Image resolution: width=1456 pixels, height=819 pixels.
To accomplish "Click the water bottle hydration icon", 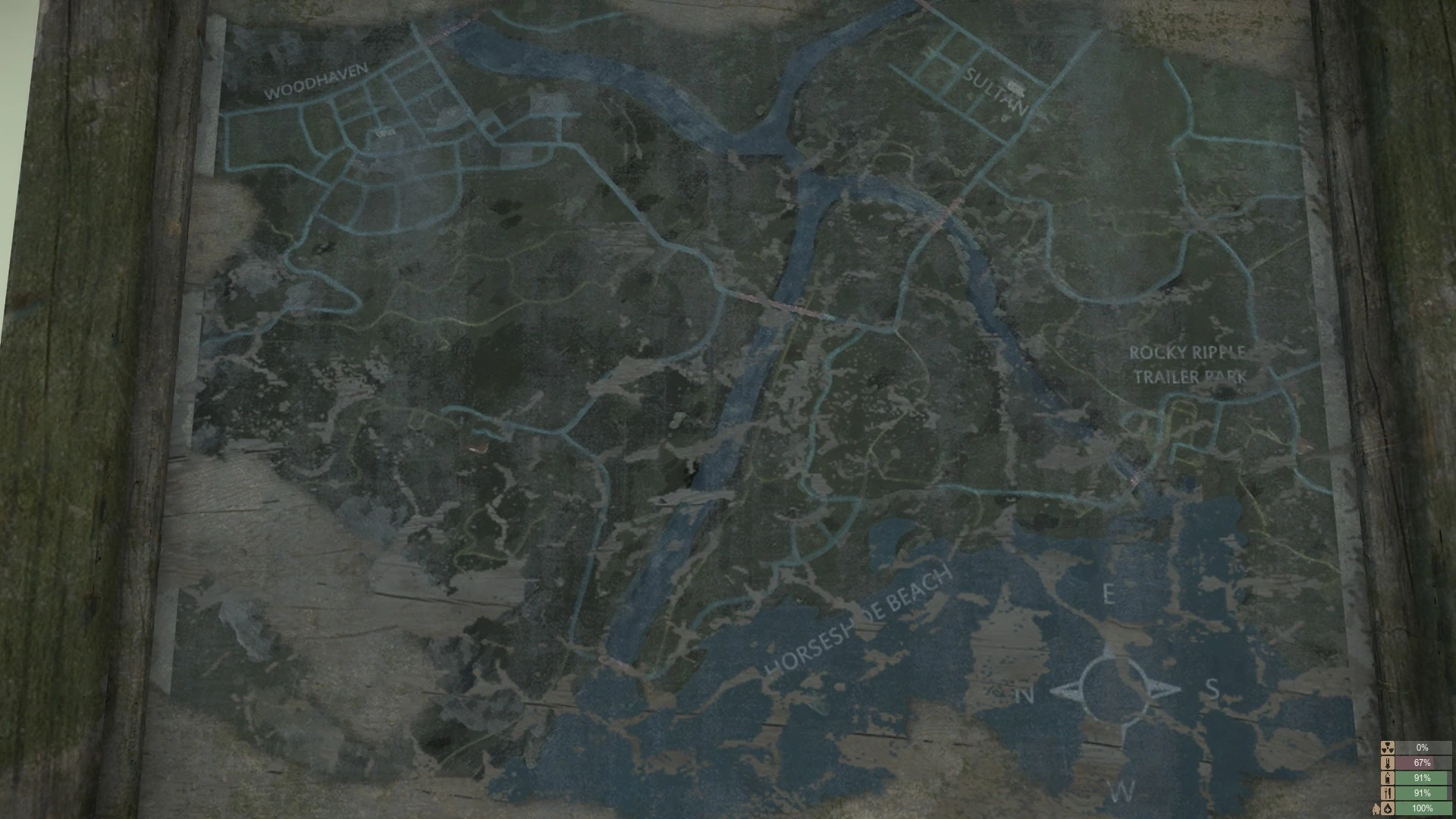I will pos(1388,778).
